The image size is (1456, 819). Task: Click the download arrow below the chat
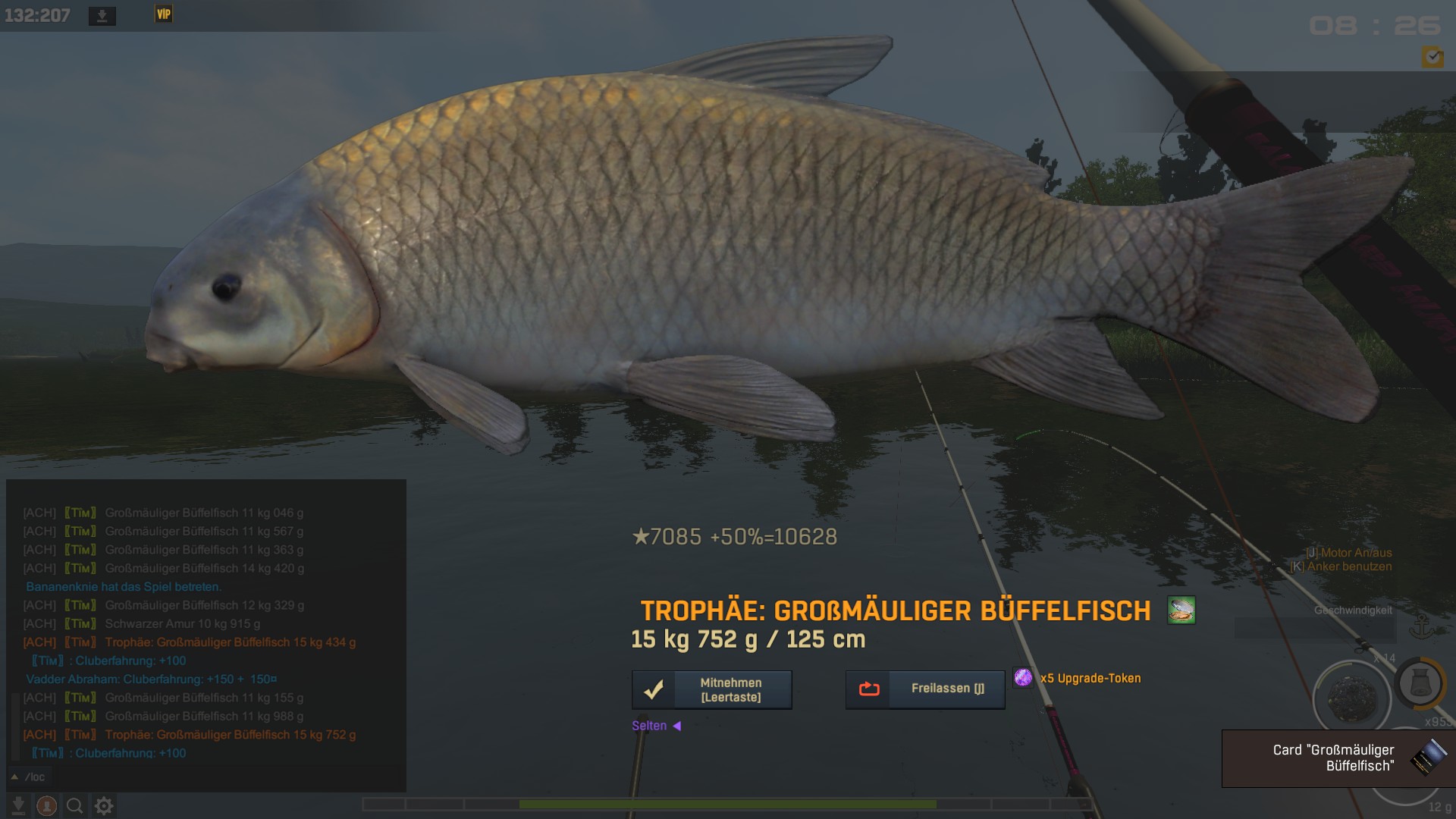[18, 805]
